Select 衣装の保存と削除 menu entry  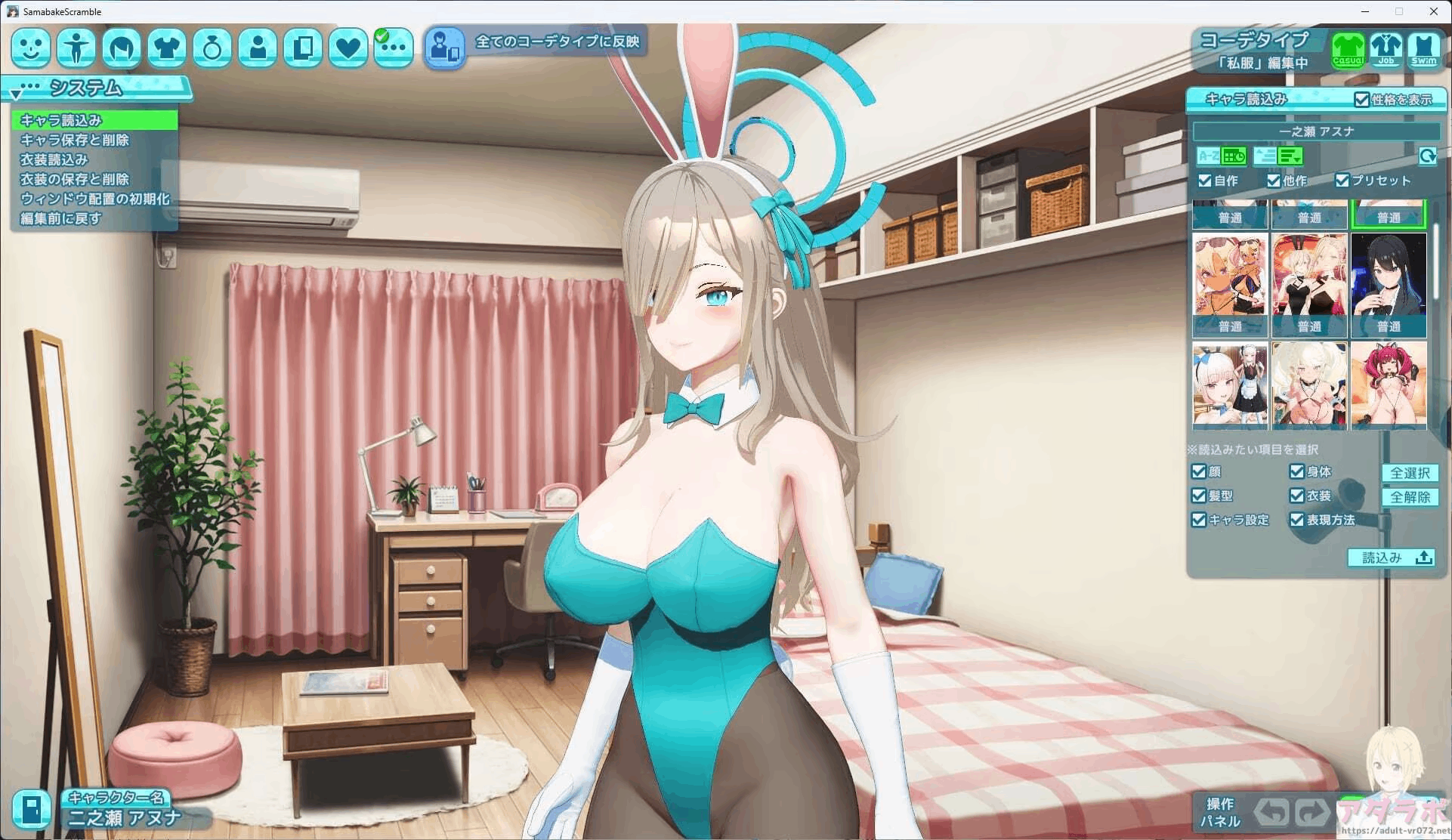coord(74,179)
